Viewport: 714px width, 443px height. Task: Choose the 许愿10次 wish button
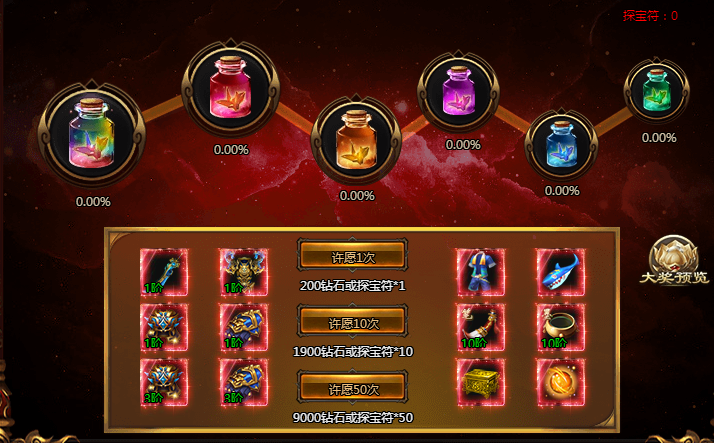353,322
